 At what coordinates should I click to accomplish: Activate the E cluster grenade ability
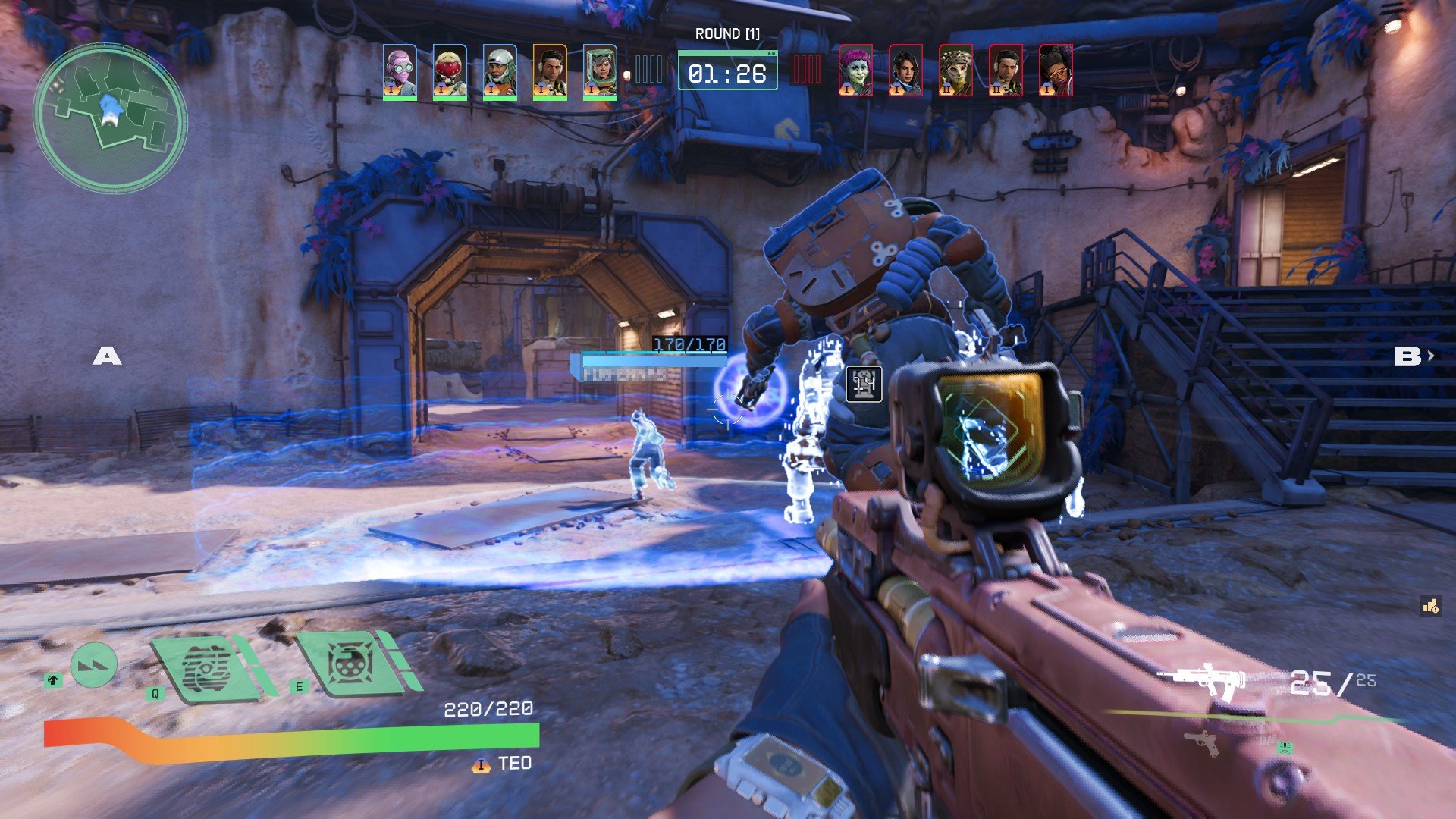350,664
